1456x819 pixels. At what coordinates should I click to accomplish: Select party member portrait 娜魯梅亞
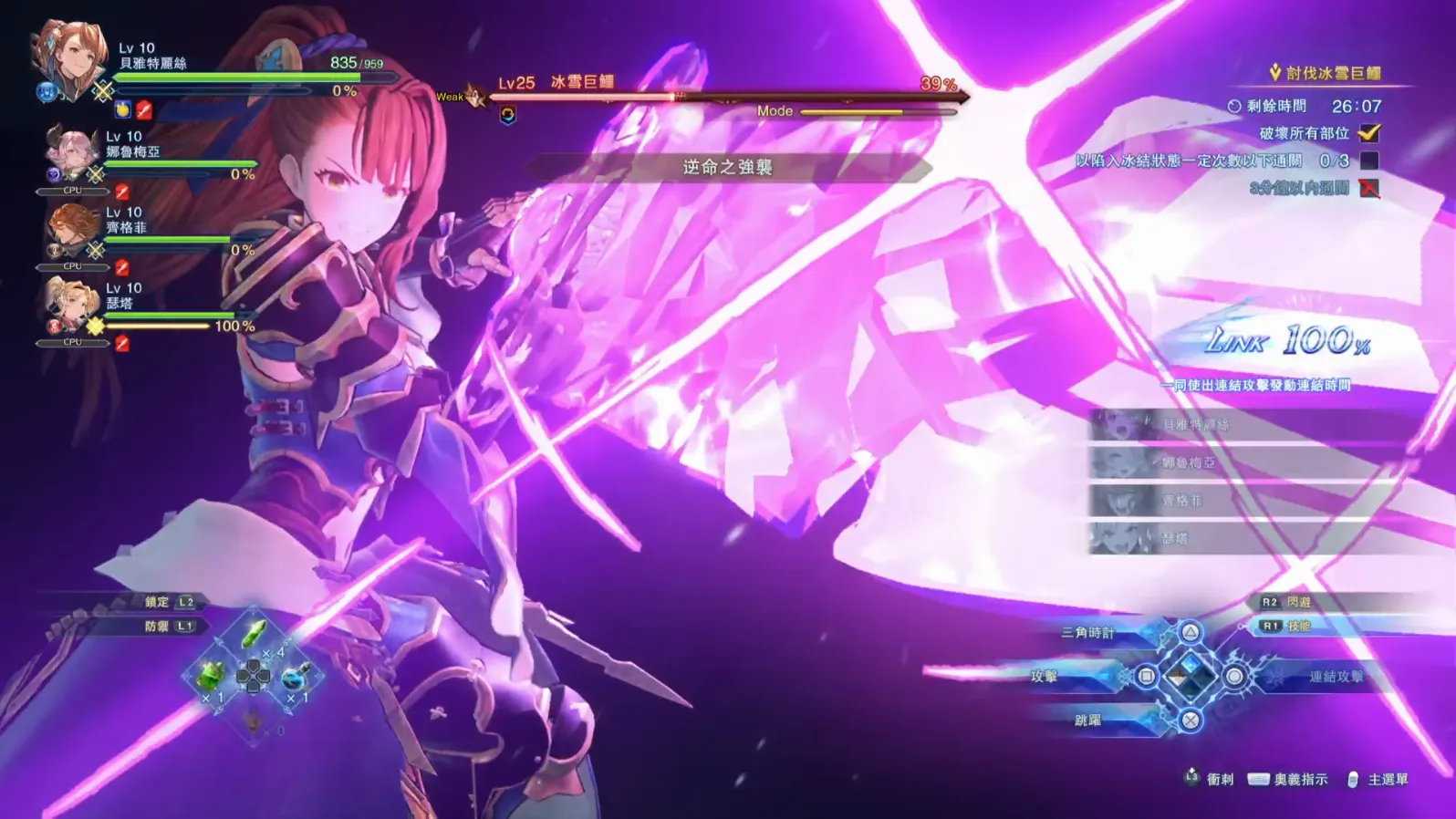[71, 152]
